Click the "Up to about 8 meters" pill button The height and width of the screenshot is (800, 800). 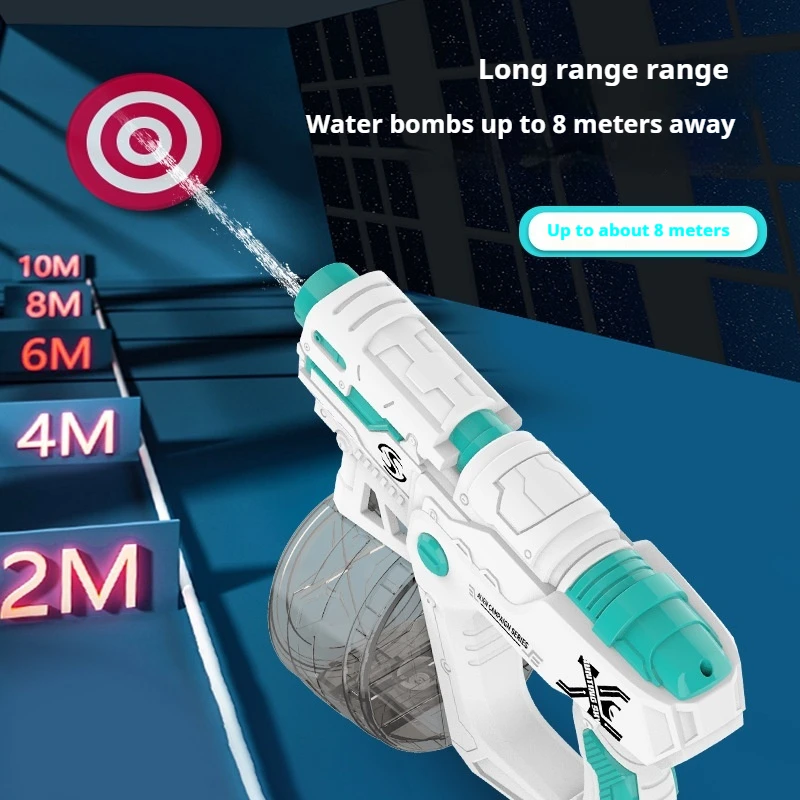(x=639, y=231)
